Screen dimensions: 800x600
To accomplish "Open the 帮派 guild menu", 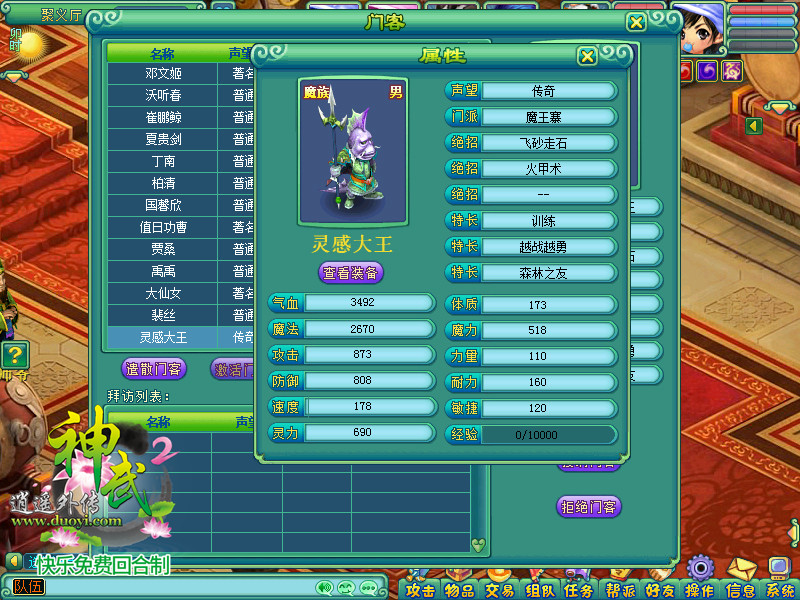I will (x=620, y=590).
